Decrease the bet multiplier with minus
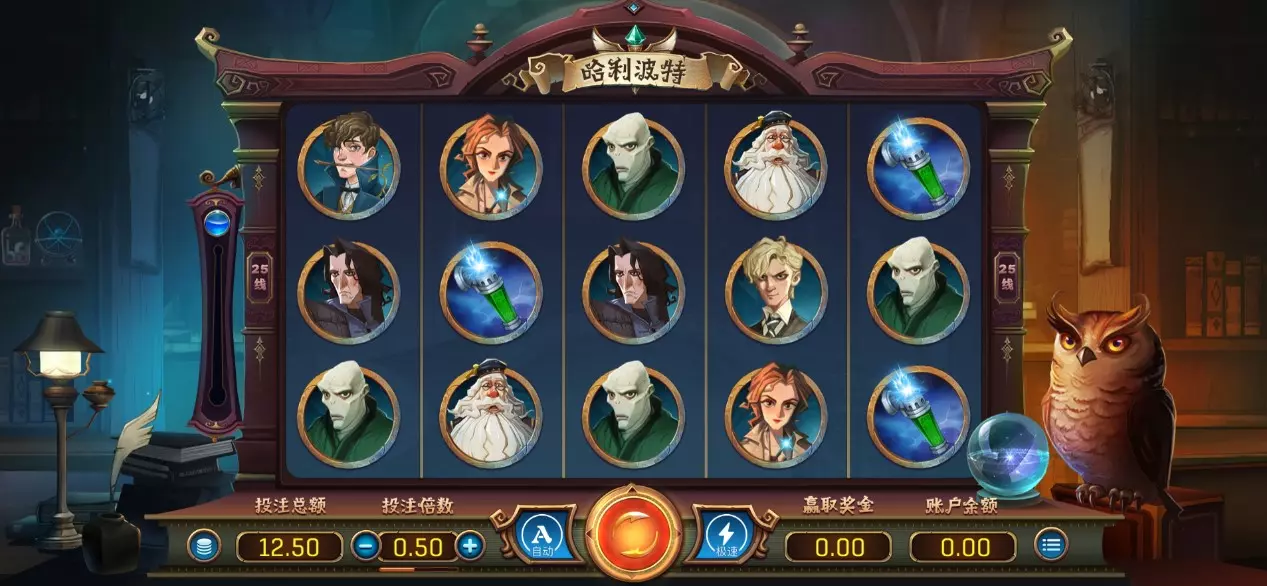 [365, 546]
